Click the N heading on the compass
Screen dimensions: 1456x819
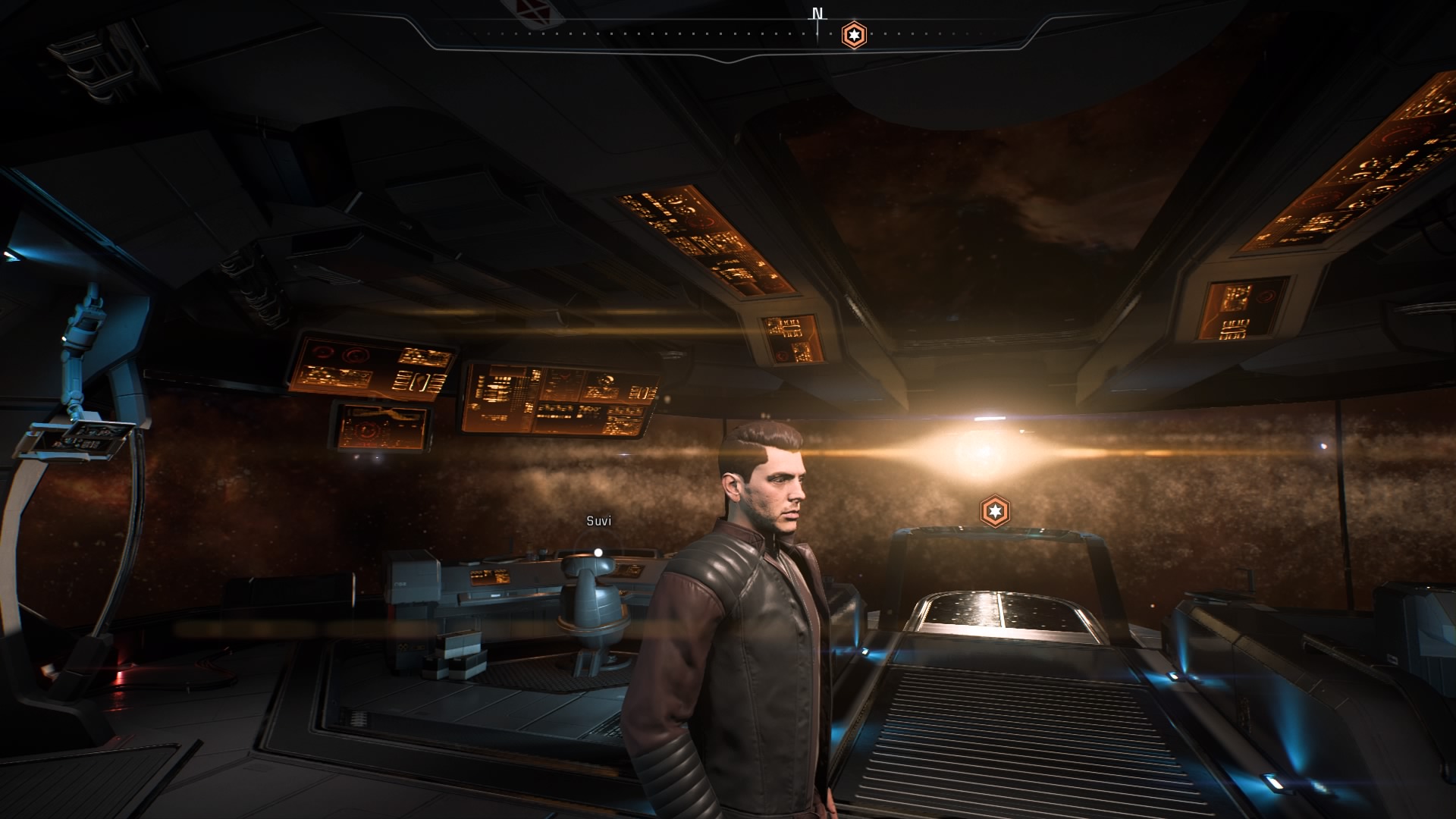817,14
